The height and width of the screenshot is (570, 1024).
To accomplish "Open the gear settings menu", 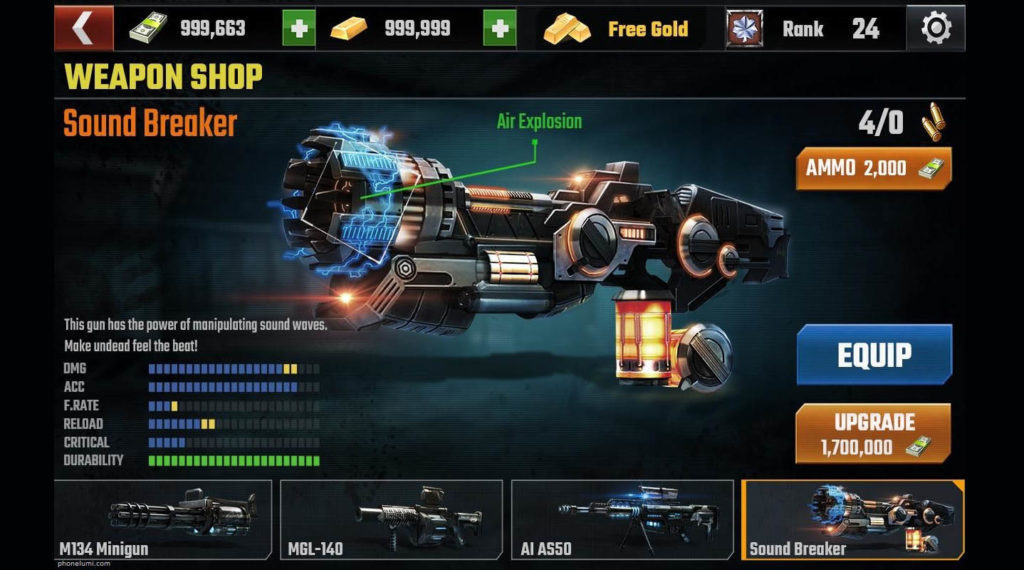I will point(935,29).
